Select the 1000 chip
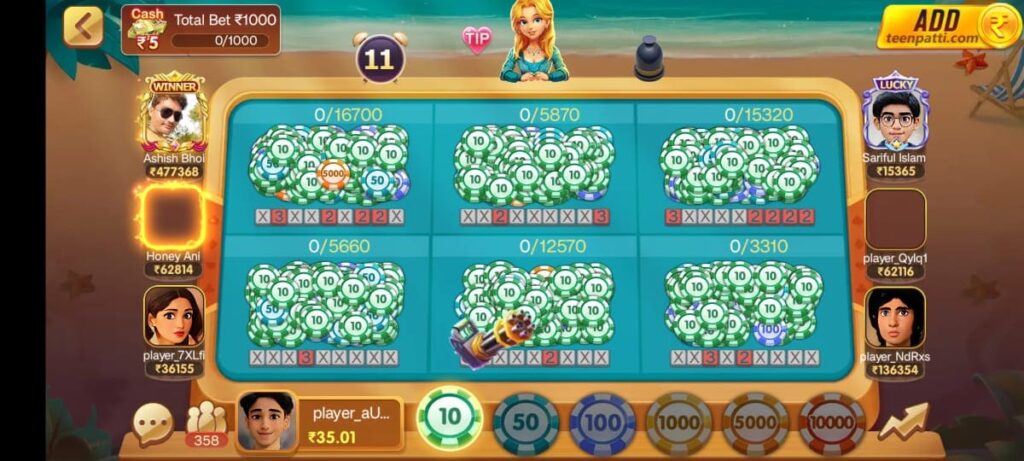This screenshot has width=1024, height=461. coord(679,423)
